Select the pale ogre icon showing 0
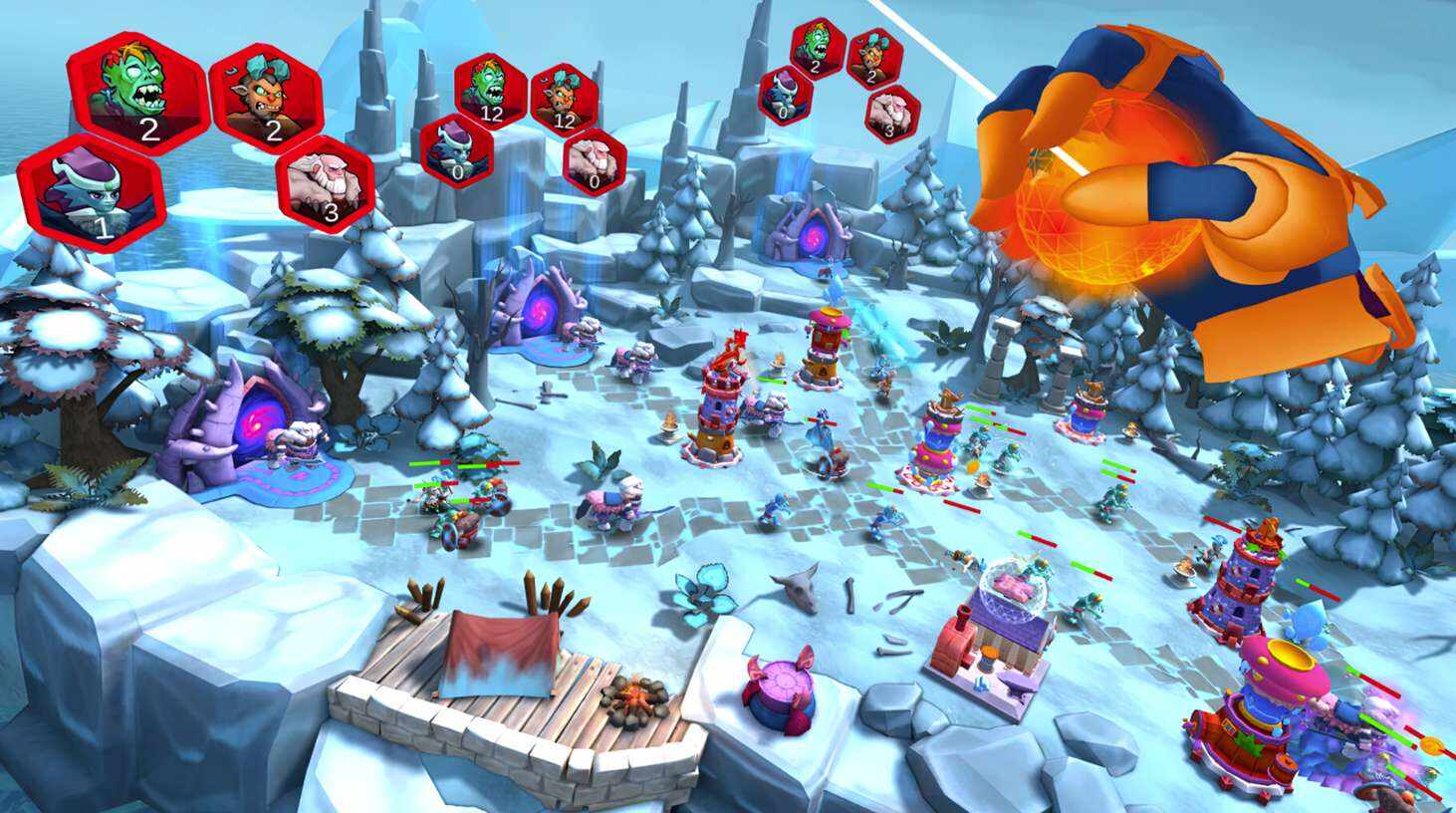Image resolution: width=1456 pixels, height=813 pixels. click(x=595, y=159)
